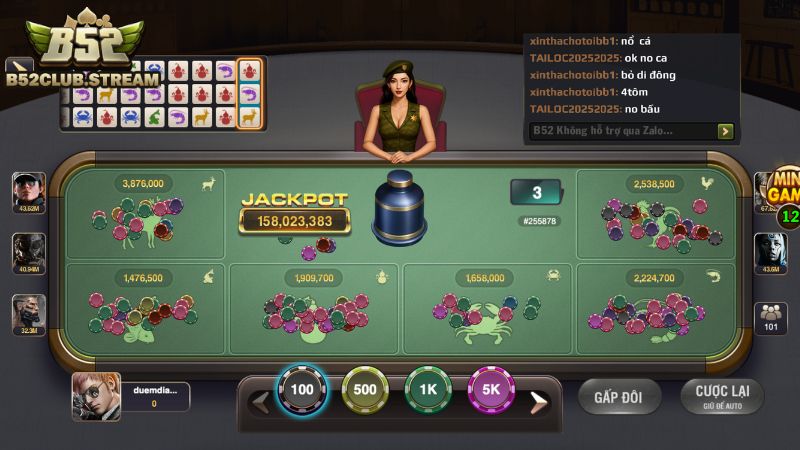
Task: Select the 5K betting chip
Action: pos(492,391)
